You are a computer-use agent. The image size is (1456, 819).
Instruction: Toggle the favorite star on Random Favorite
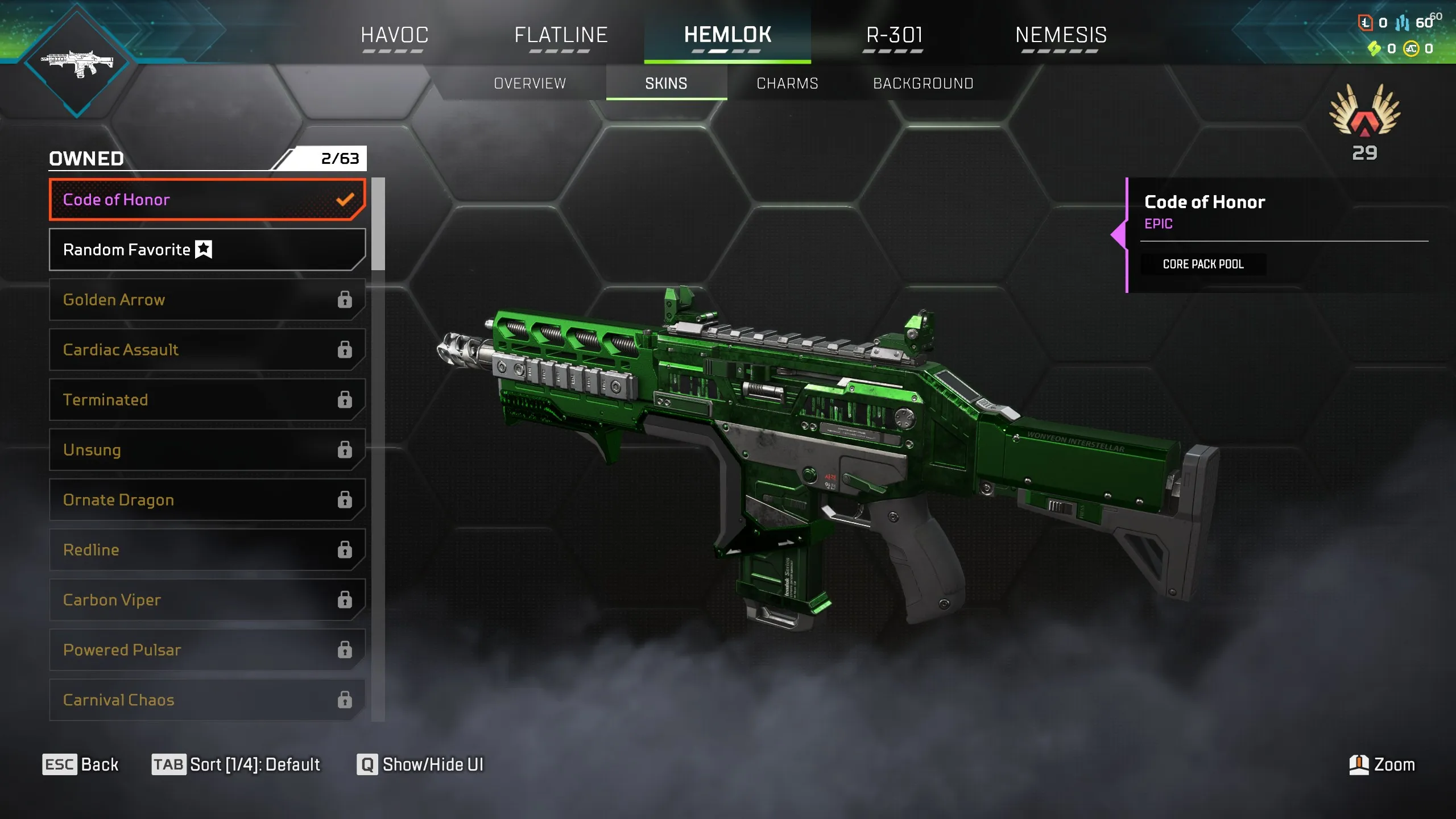click(203, 249)
